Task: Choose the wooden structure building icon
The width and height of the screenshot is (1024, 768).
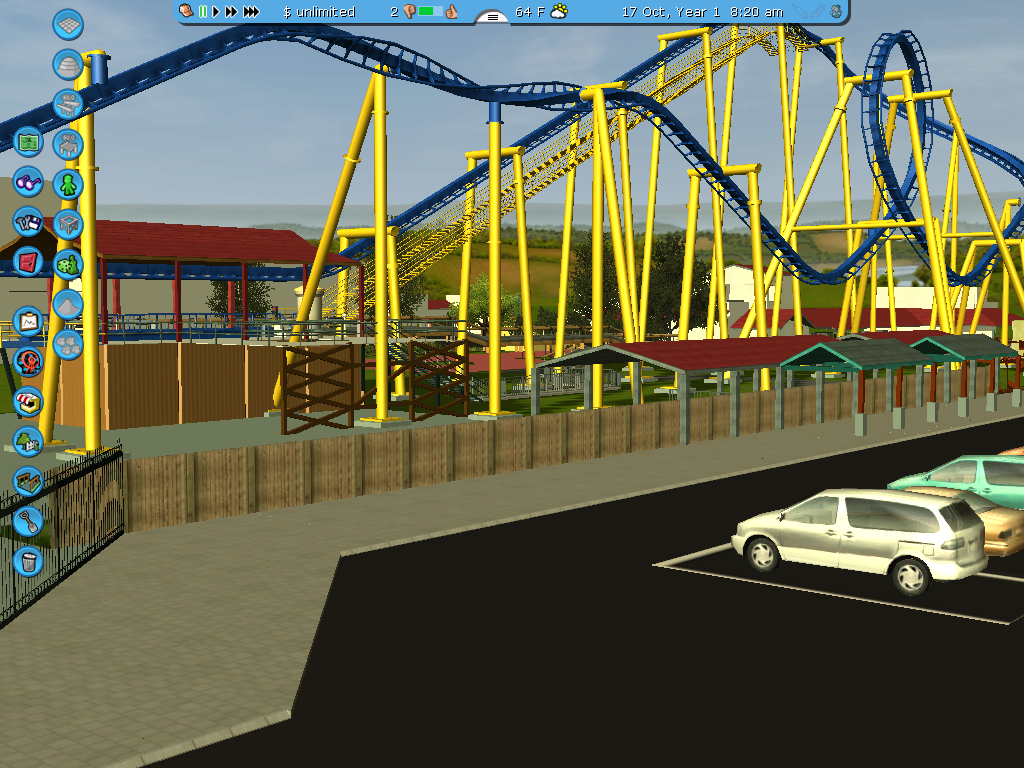Action: (x=28, y=480)
